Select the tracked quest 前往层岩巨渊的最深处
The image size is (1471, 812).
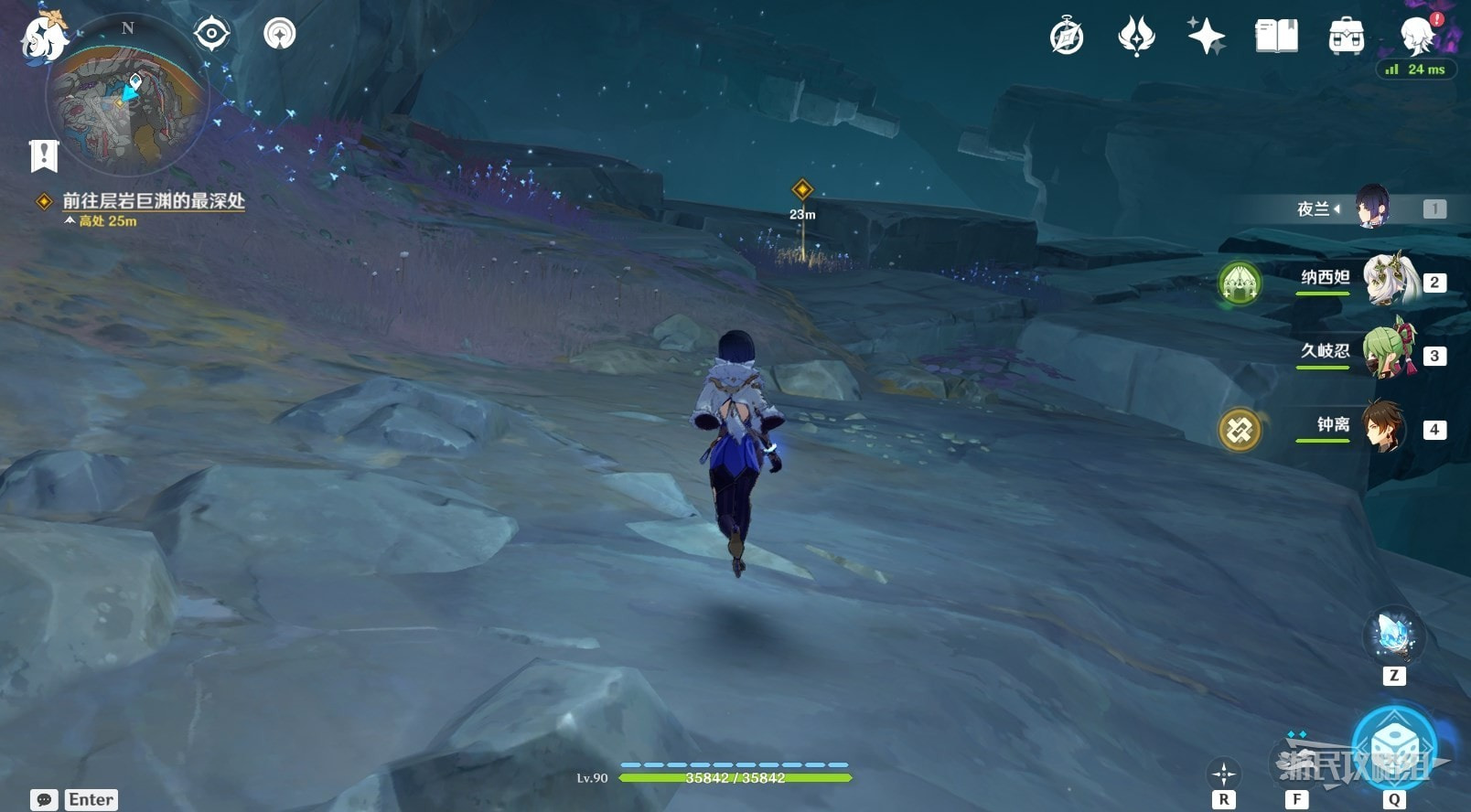(153, 201)
